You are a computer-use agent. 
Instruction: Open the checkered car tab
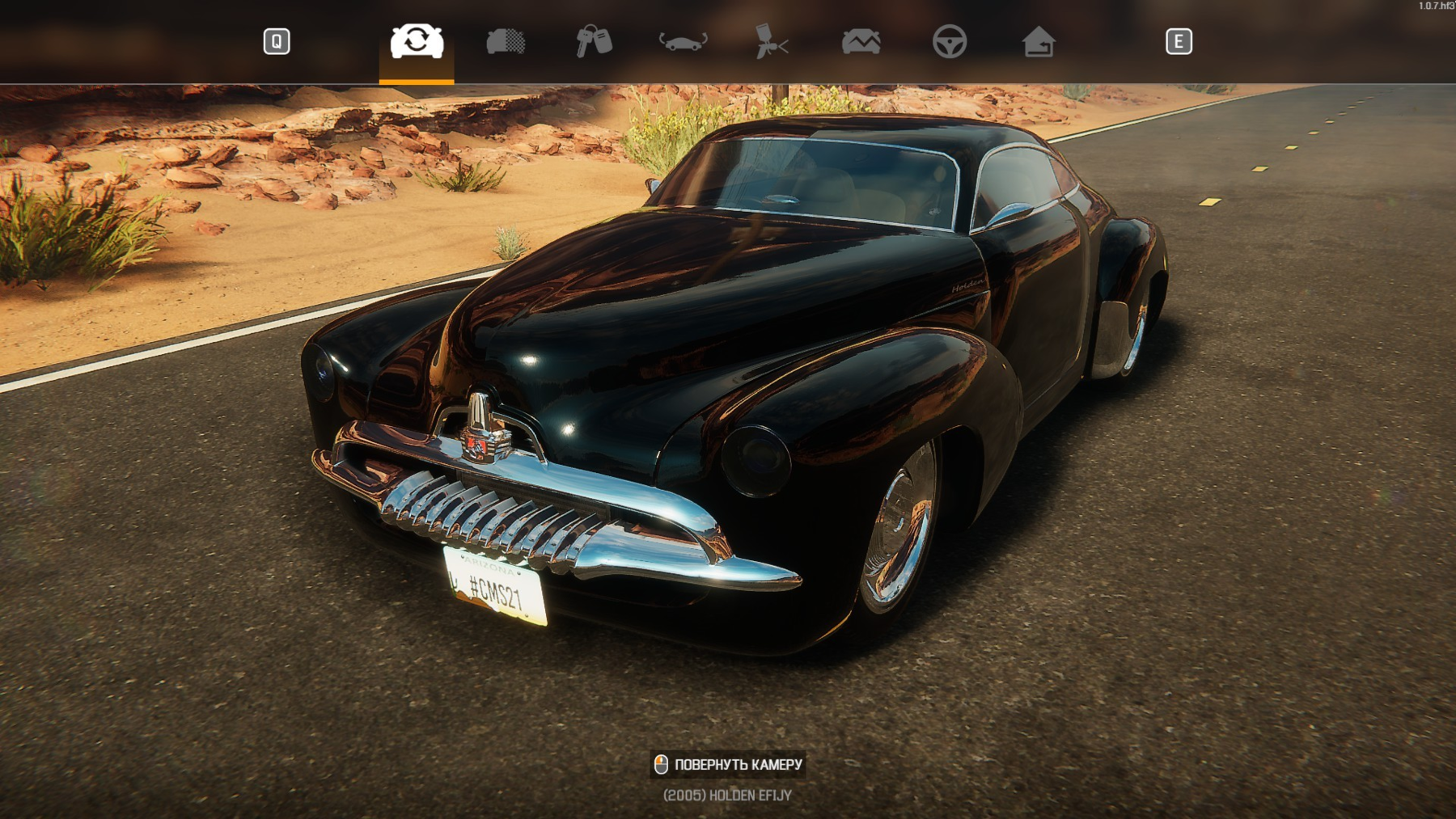pyautogui.click(x=506, y=41)
